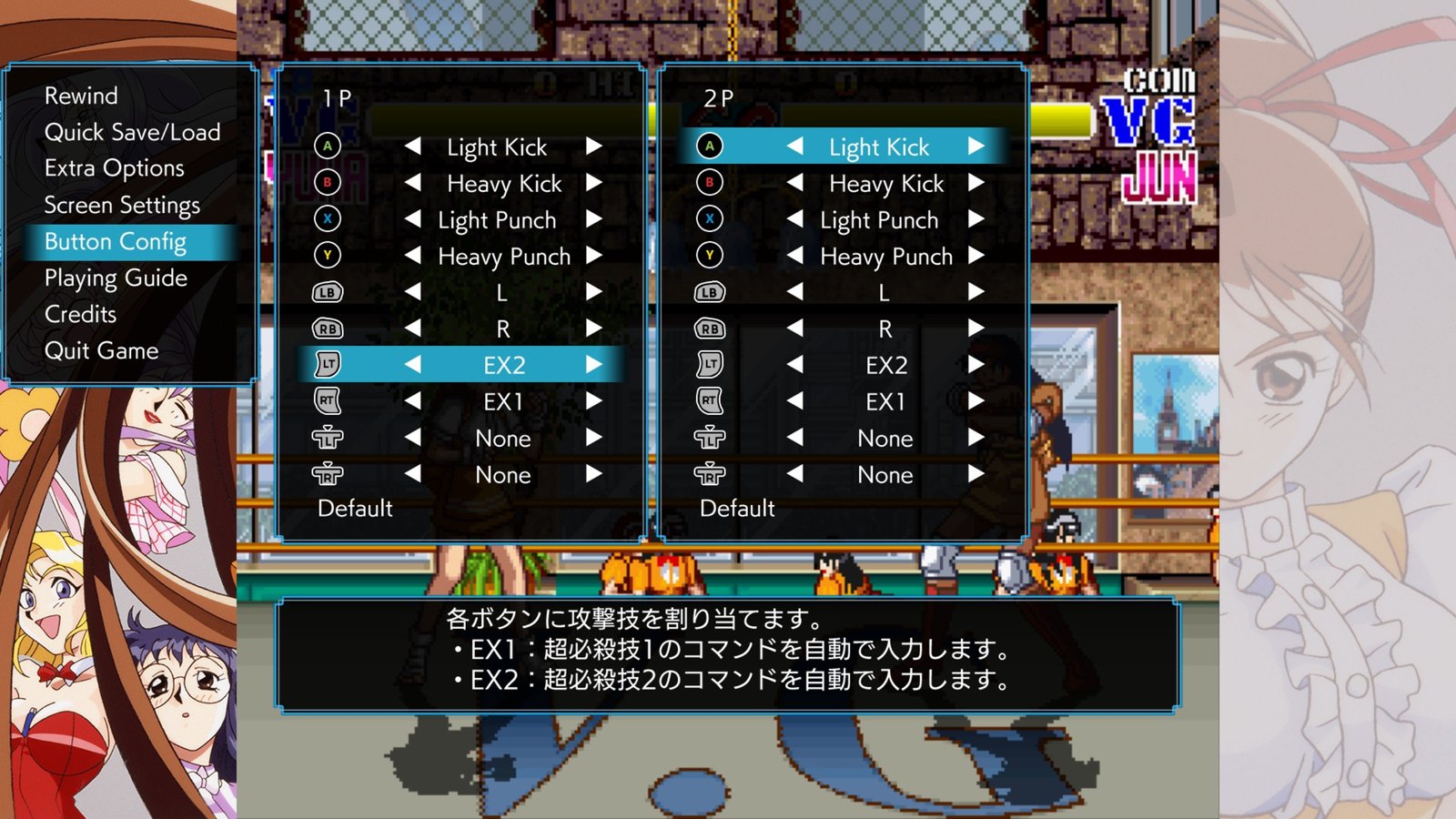This screenshot has height=819, width=1456.
Task: Reset 2P buttons with Default
Action: pos(737,508)
